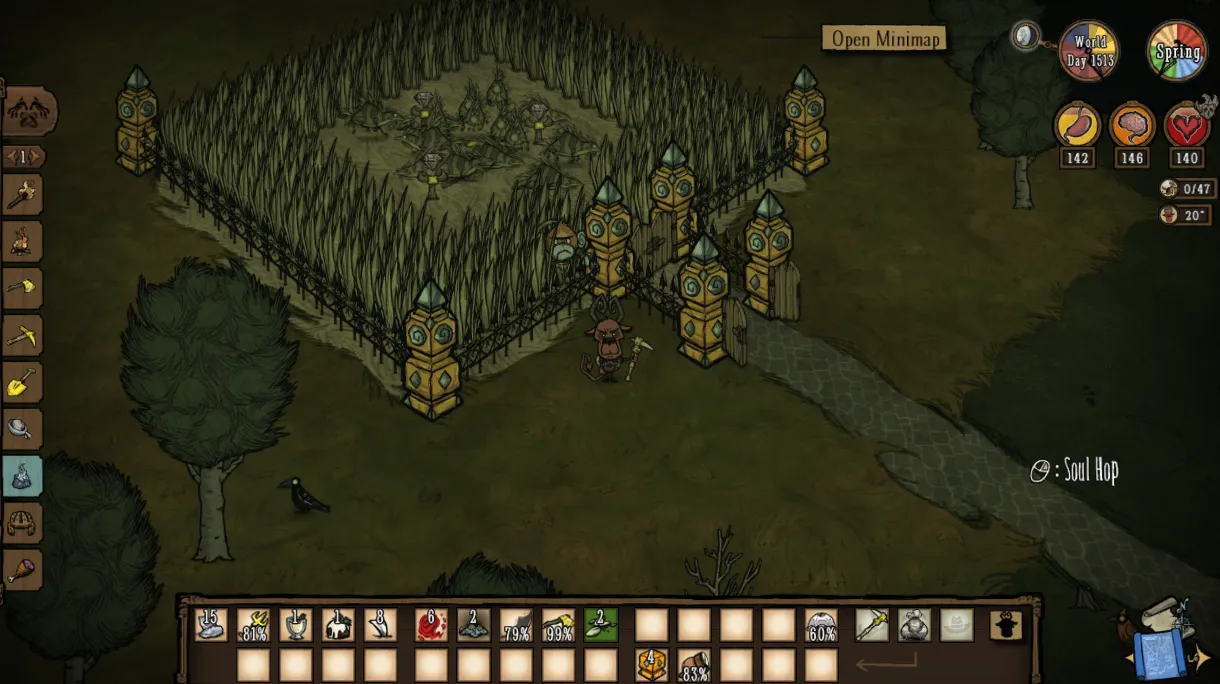Pick the golden pickaxe crafting shortcut
1220x684 pixels.
[23, 336]
